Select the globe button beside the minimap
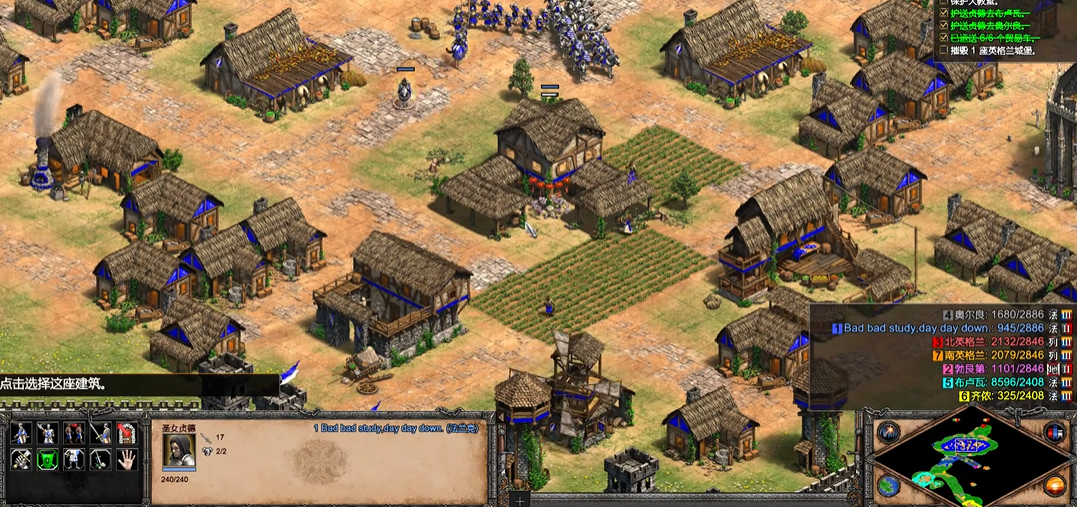 click(x=888, y=485)
